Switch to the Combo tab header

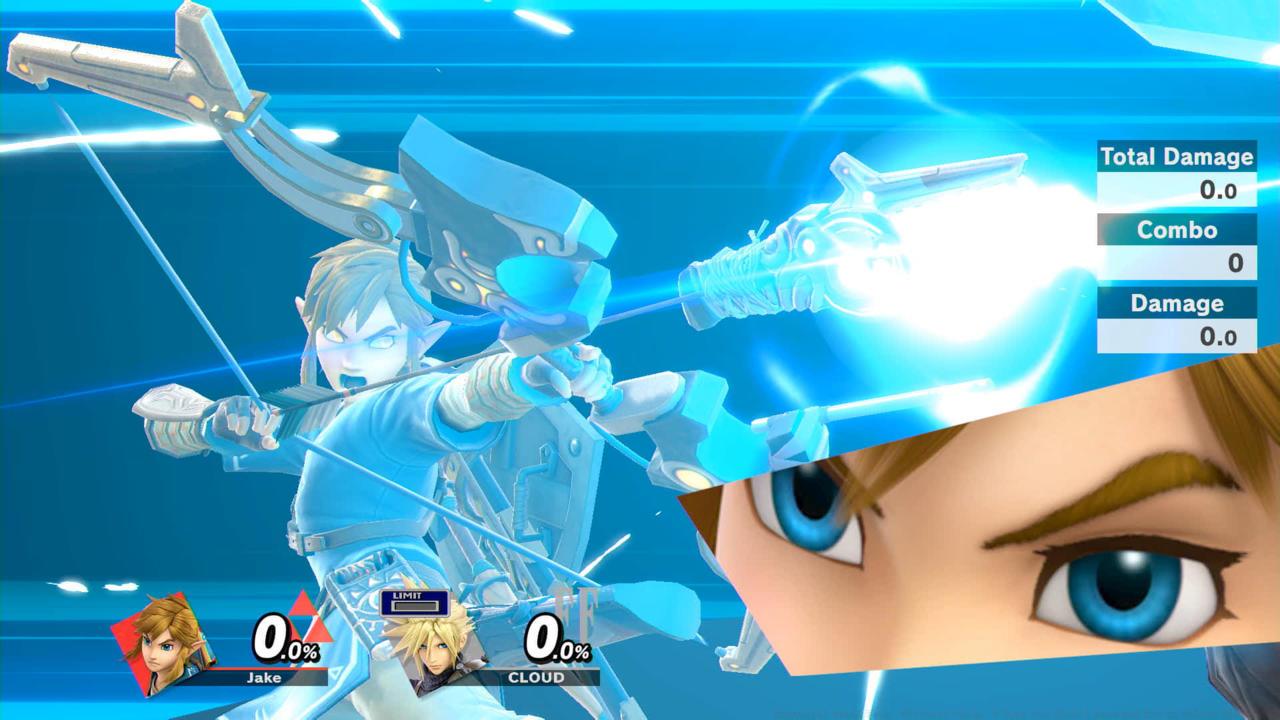point(1176,231)
